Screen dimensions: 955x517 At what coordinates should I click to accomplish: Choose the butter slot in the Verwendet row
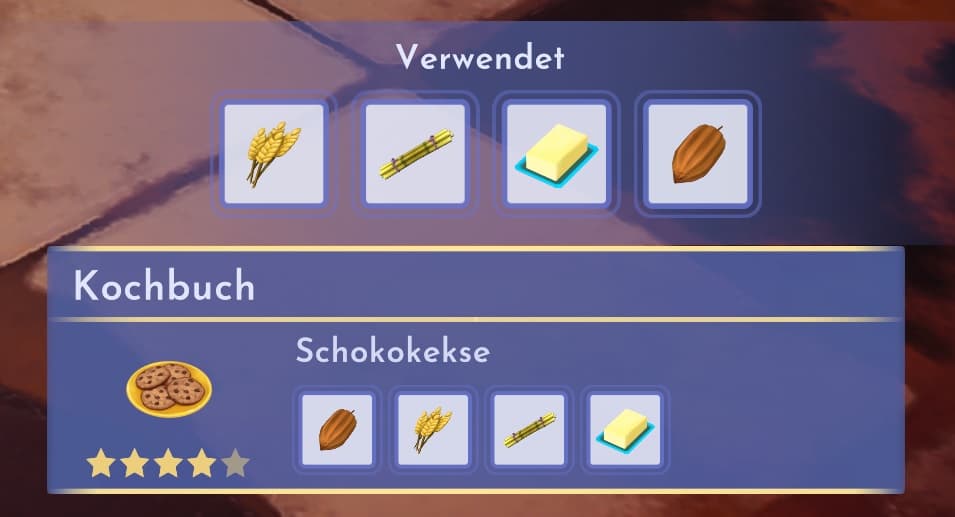[557, 154]
